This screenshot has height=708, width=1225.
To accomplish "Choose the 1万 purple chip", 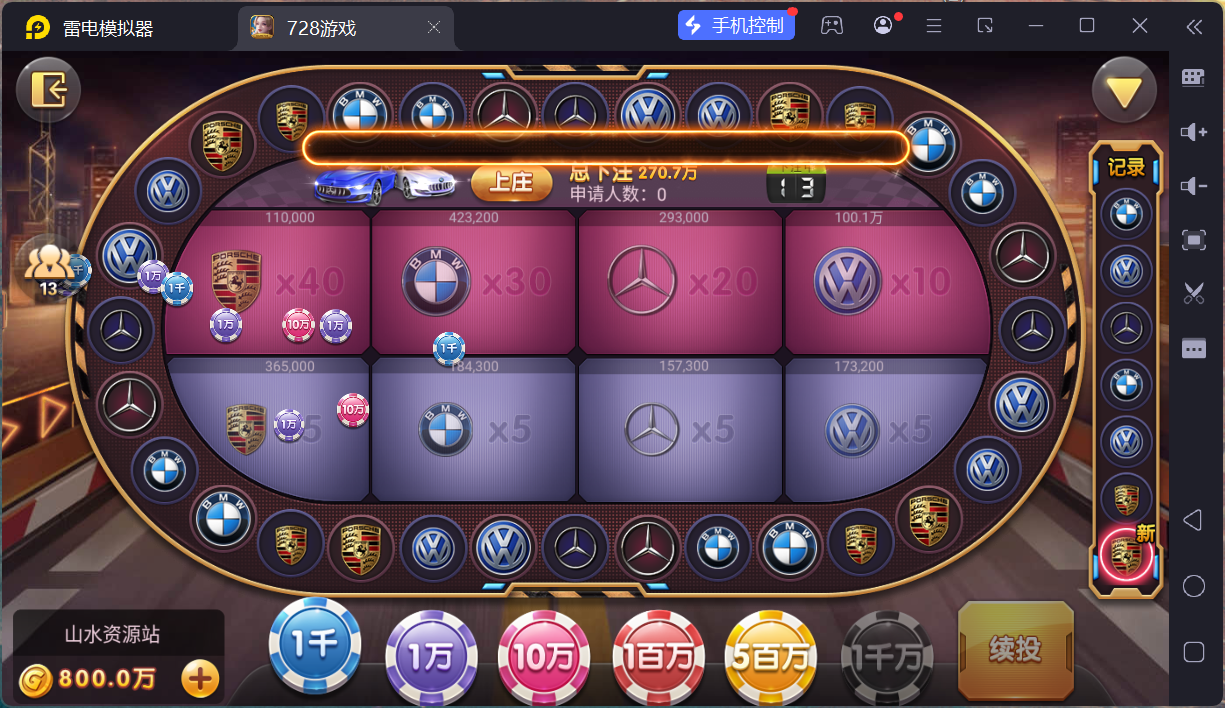I will coord(431,656).
